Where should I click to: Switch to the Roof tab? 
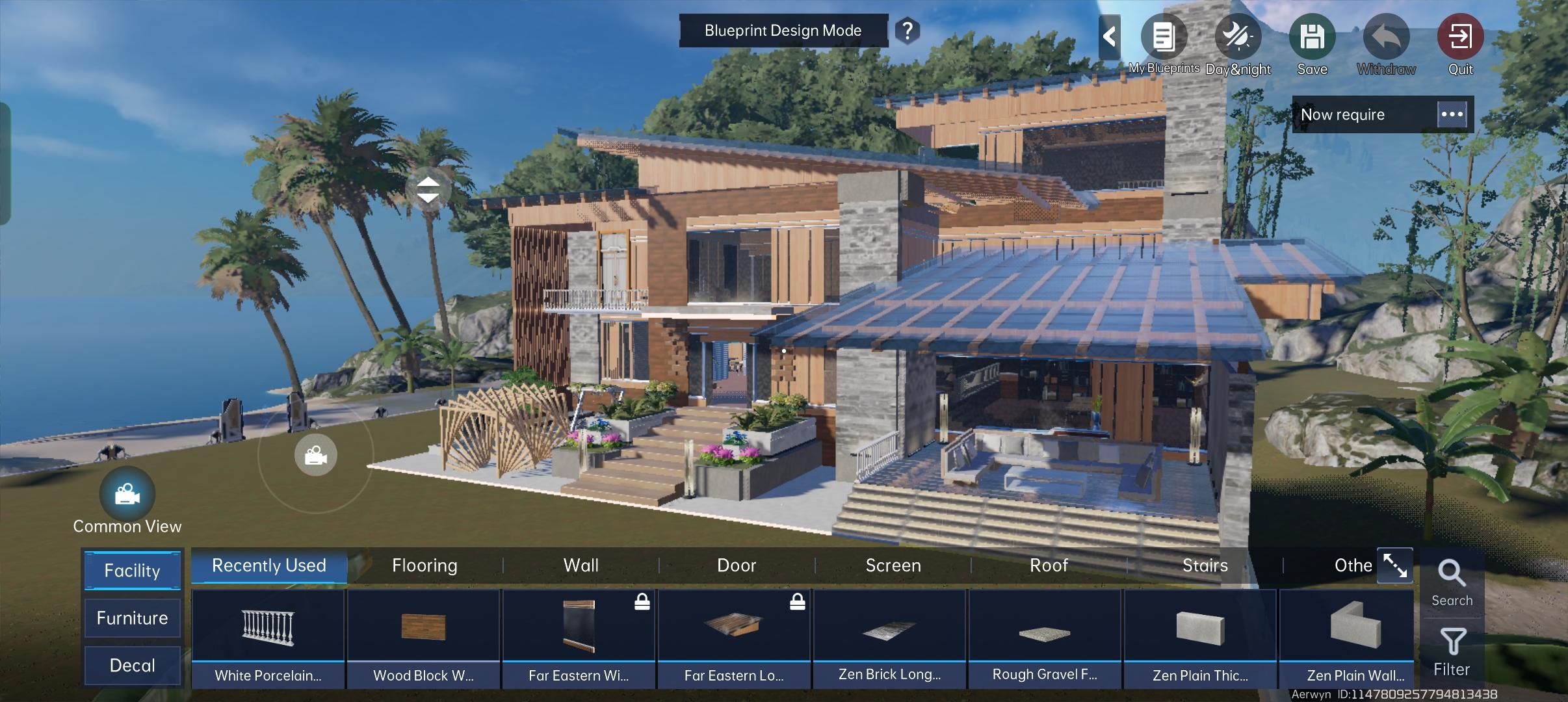pos(1049,565)
